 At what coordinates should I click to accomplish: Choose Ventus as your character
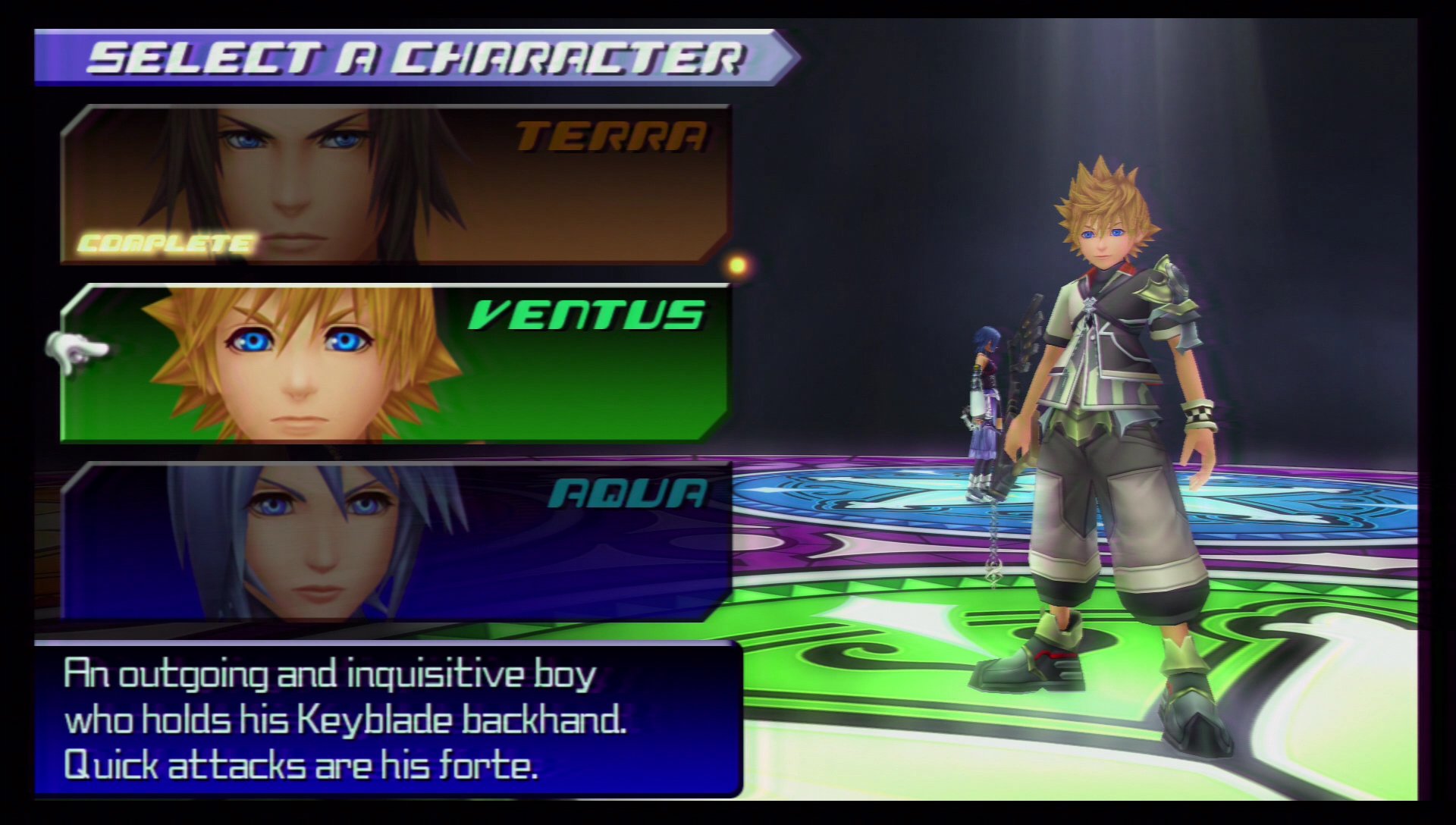coord(394,363)
